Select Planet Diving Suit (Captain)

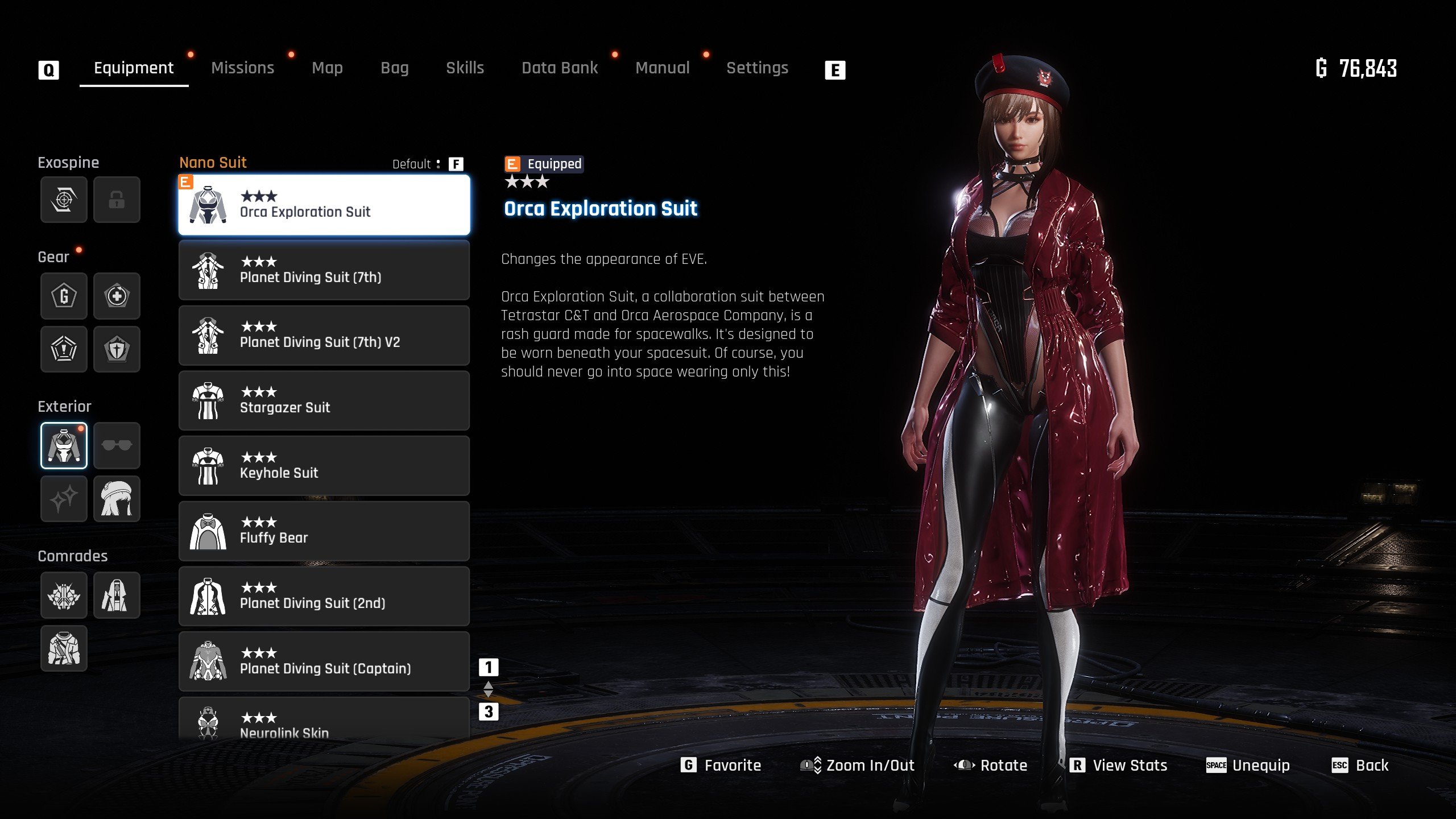point(324,661)
